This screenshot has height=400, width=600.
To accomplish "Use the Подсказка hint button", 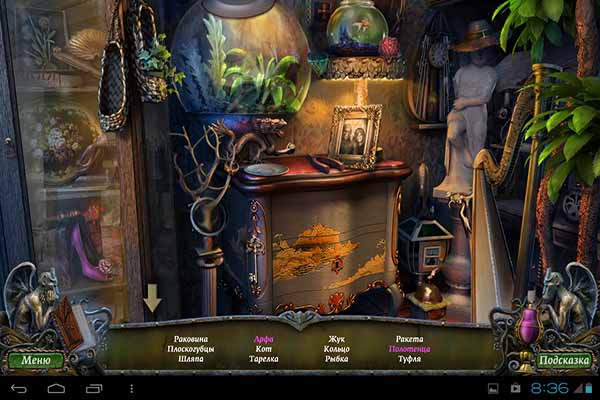I will (x=563, y=360).
